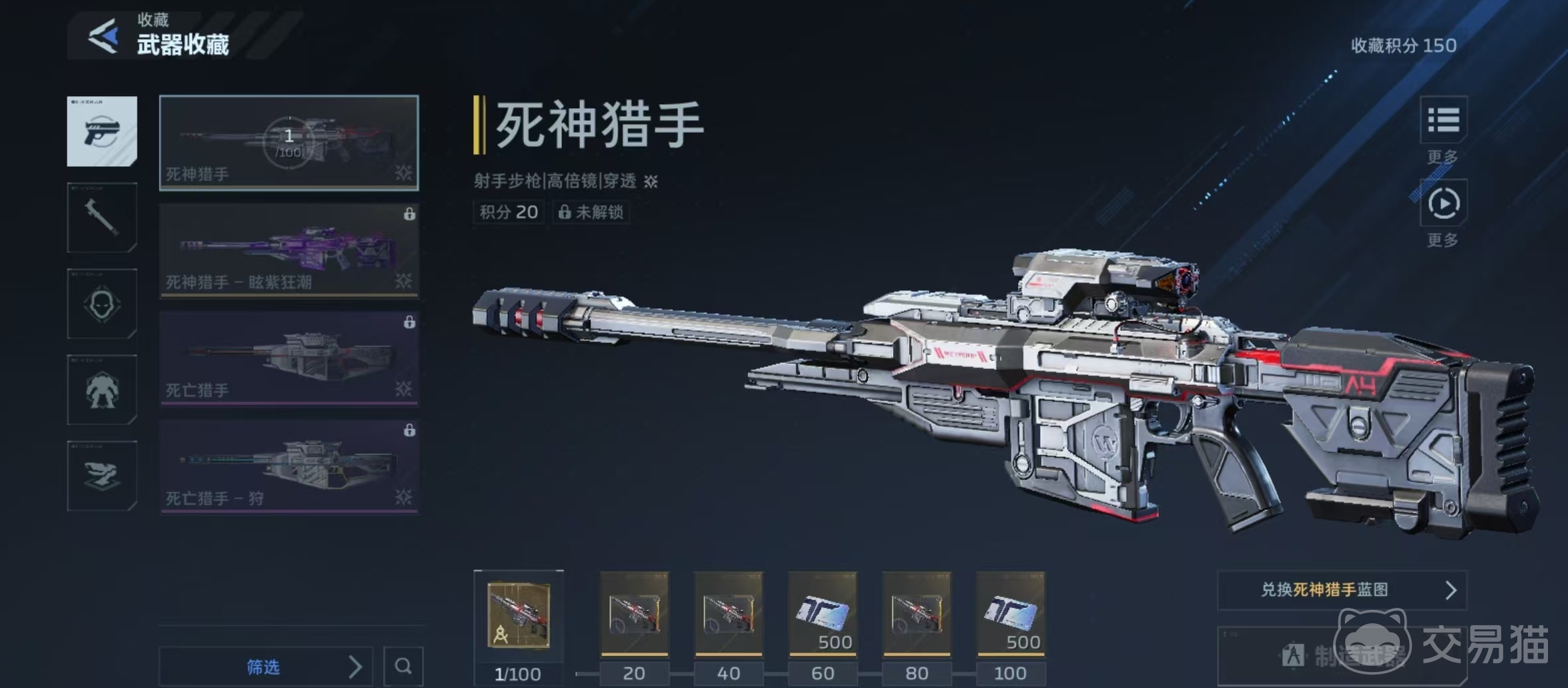
Task: Choose the 死亡猎手 weapon entry
Action: point(288,358)
